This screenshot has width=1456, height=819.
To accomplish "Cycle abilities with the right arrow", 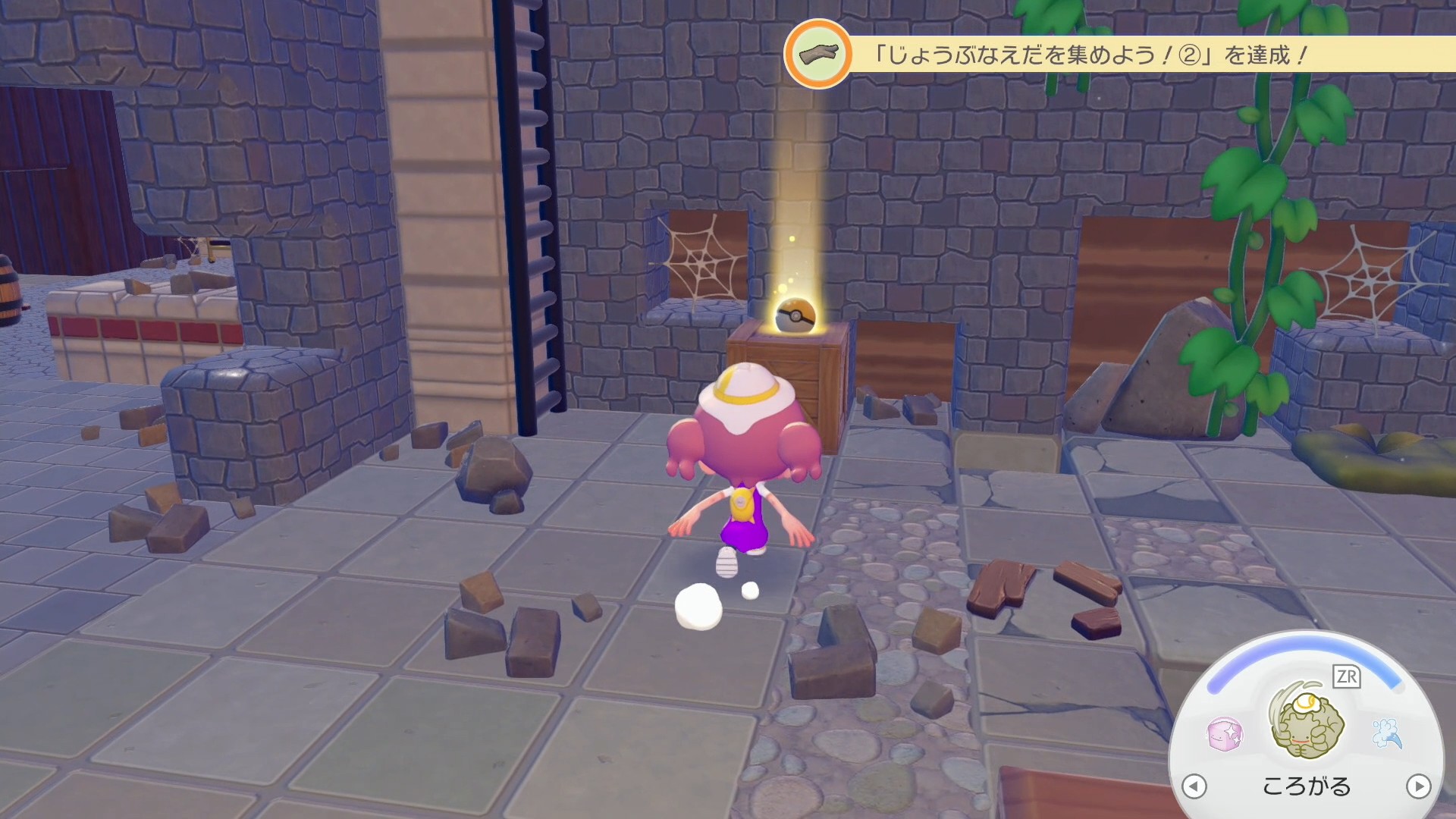I will coord(1418,786).
